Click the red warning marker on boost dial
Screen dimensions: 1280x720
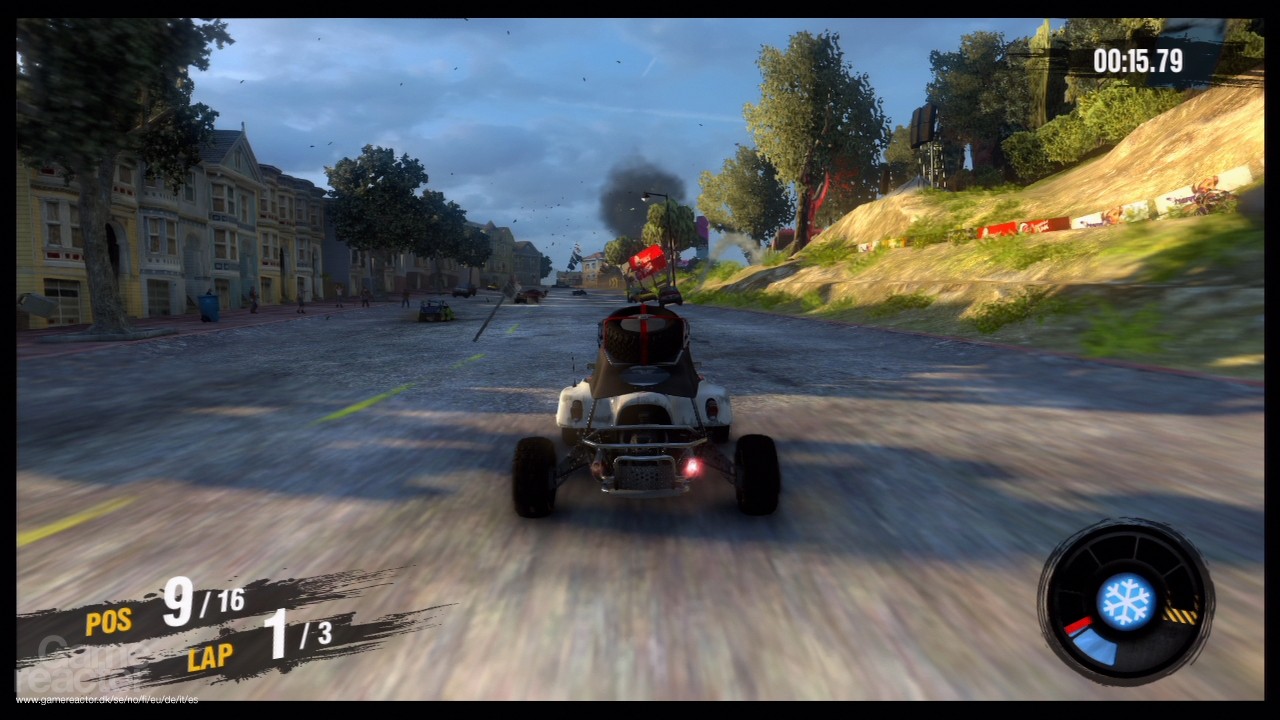coord(1077,628)
